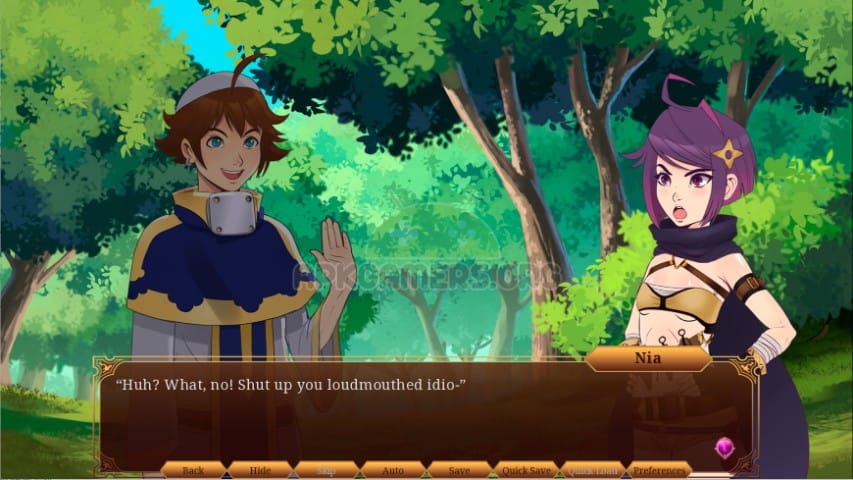The height and width of the screenshot is (480, 853).
Task: Skip ahead through the dialogue
Action: (x=326, y=470)
